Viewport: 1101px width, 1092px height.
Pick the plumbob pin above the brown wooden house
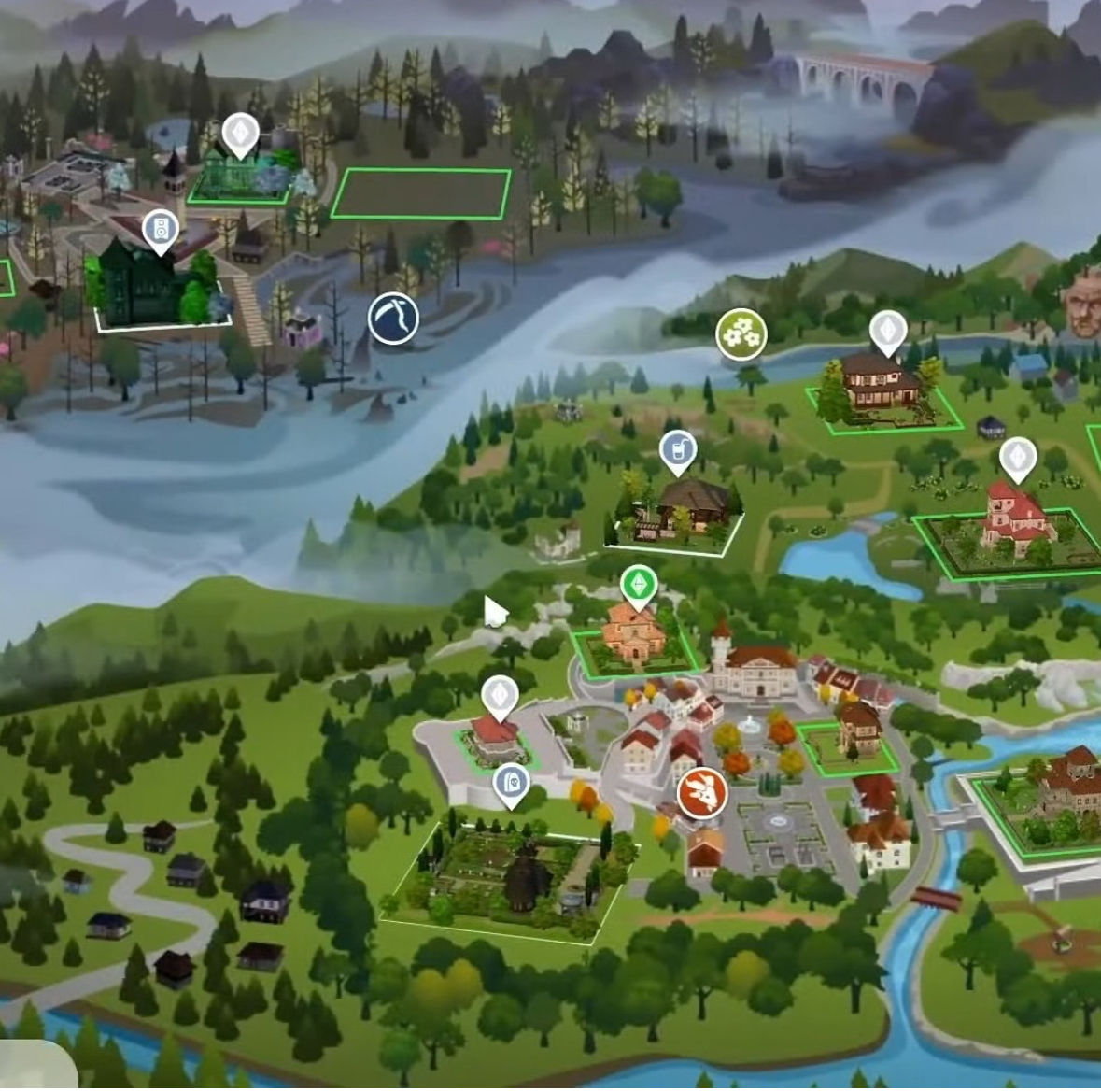click(x=887, y=331)
